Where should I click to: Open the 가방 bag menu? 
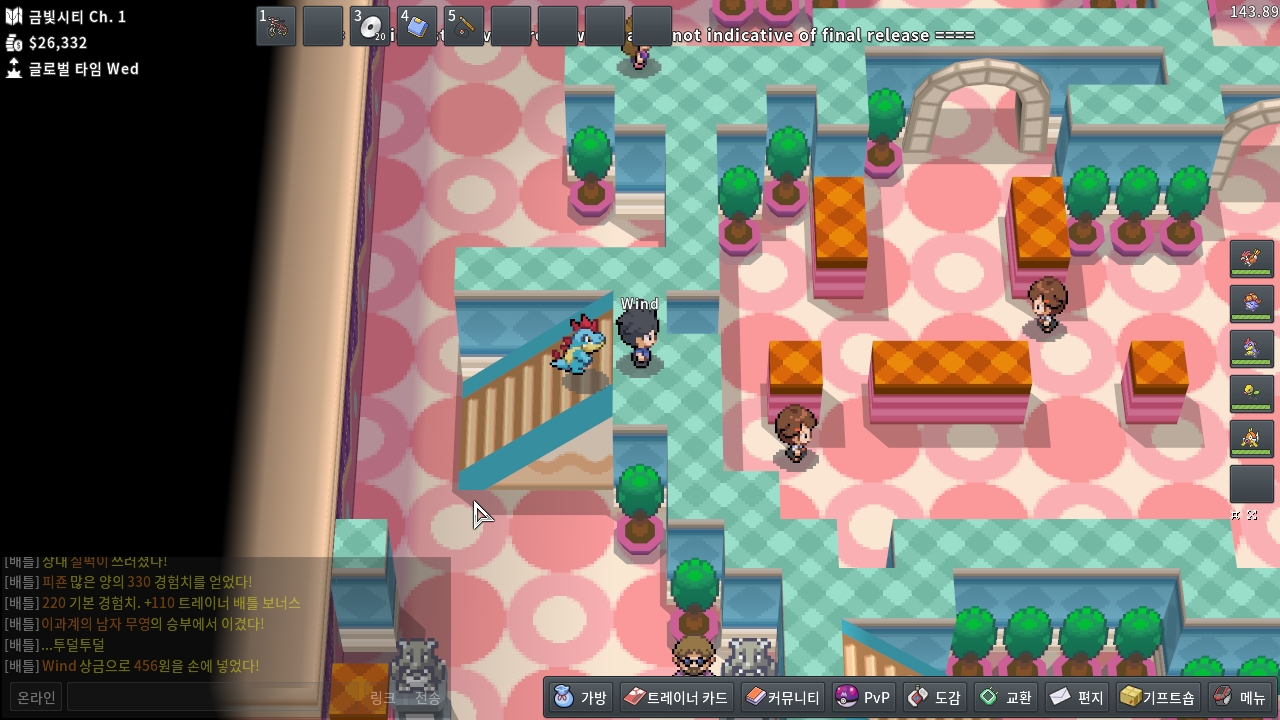(x=581, y=697)
